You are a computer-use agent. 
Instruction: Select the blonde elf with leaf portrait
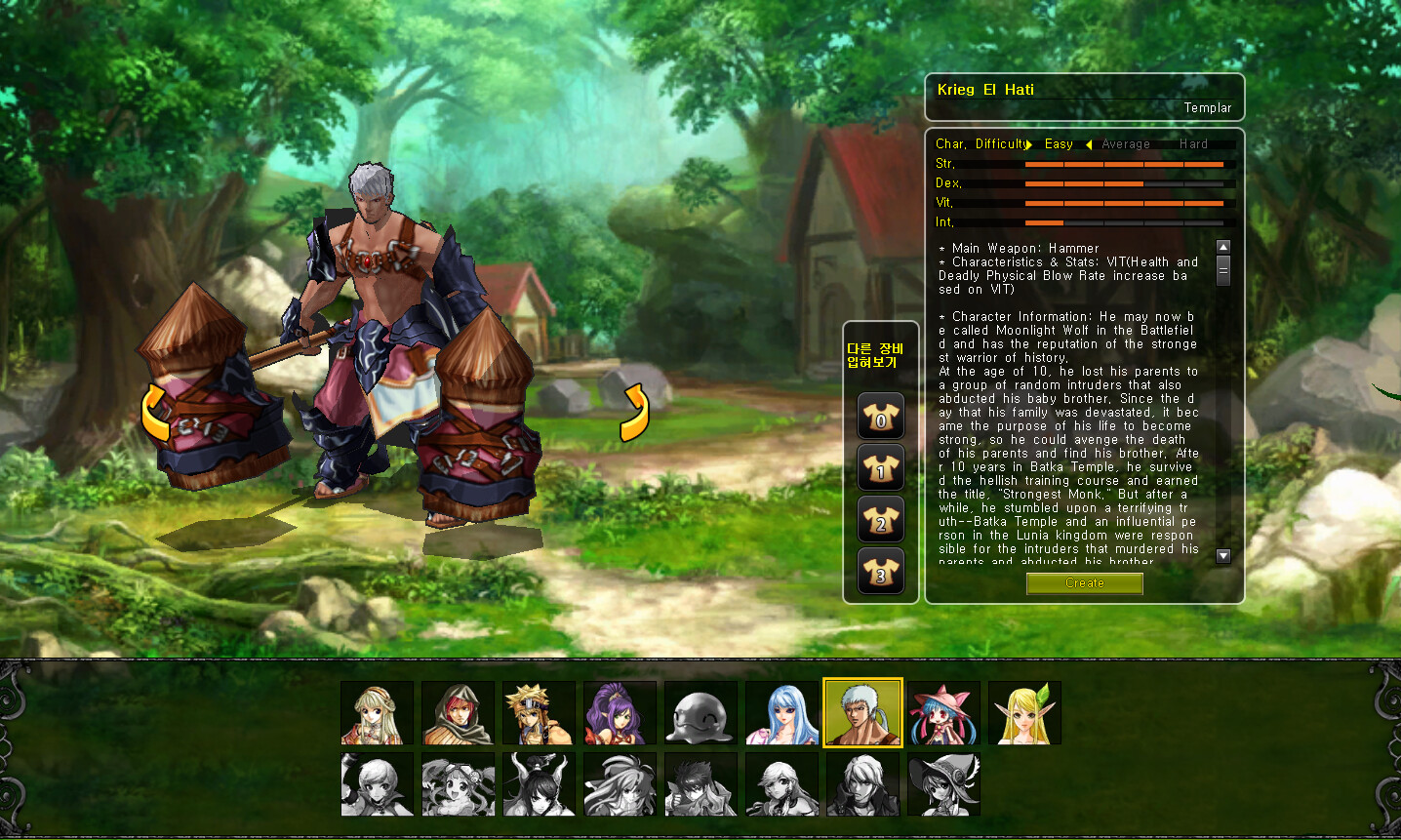click(x=1024, y=713)
